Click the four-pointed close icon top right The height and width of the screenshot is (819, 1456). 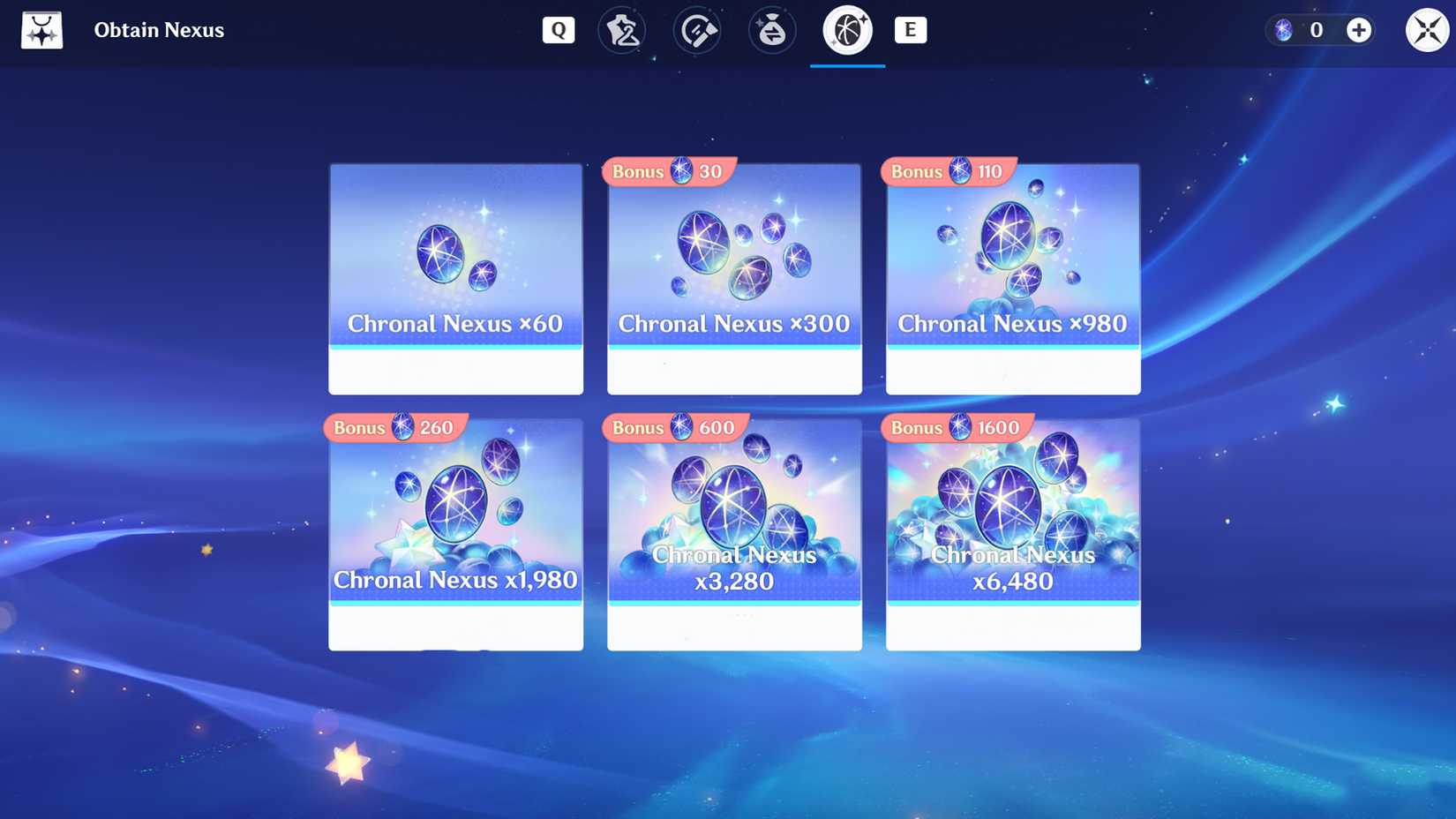[x=1426, y=29]
